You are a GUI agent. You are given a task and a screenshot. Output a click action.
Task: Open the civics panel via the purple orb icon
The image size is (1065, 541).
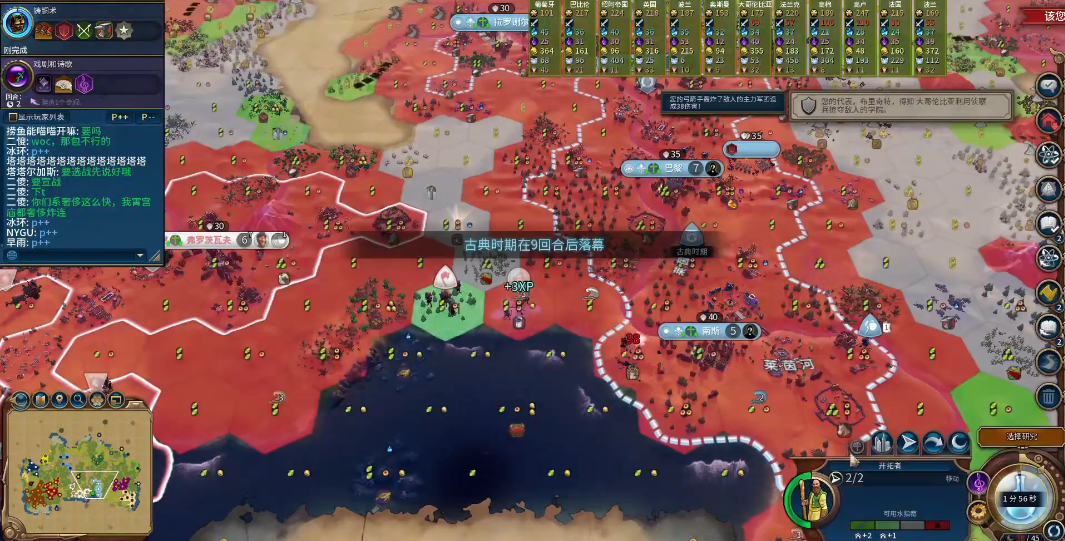coord(18,76)
